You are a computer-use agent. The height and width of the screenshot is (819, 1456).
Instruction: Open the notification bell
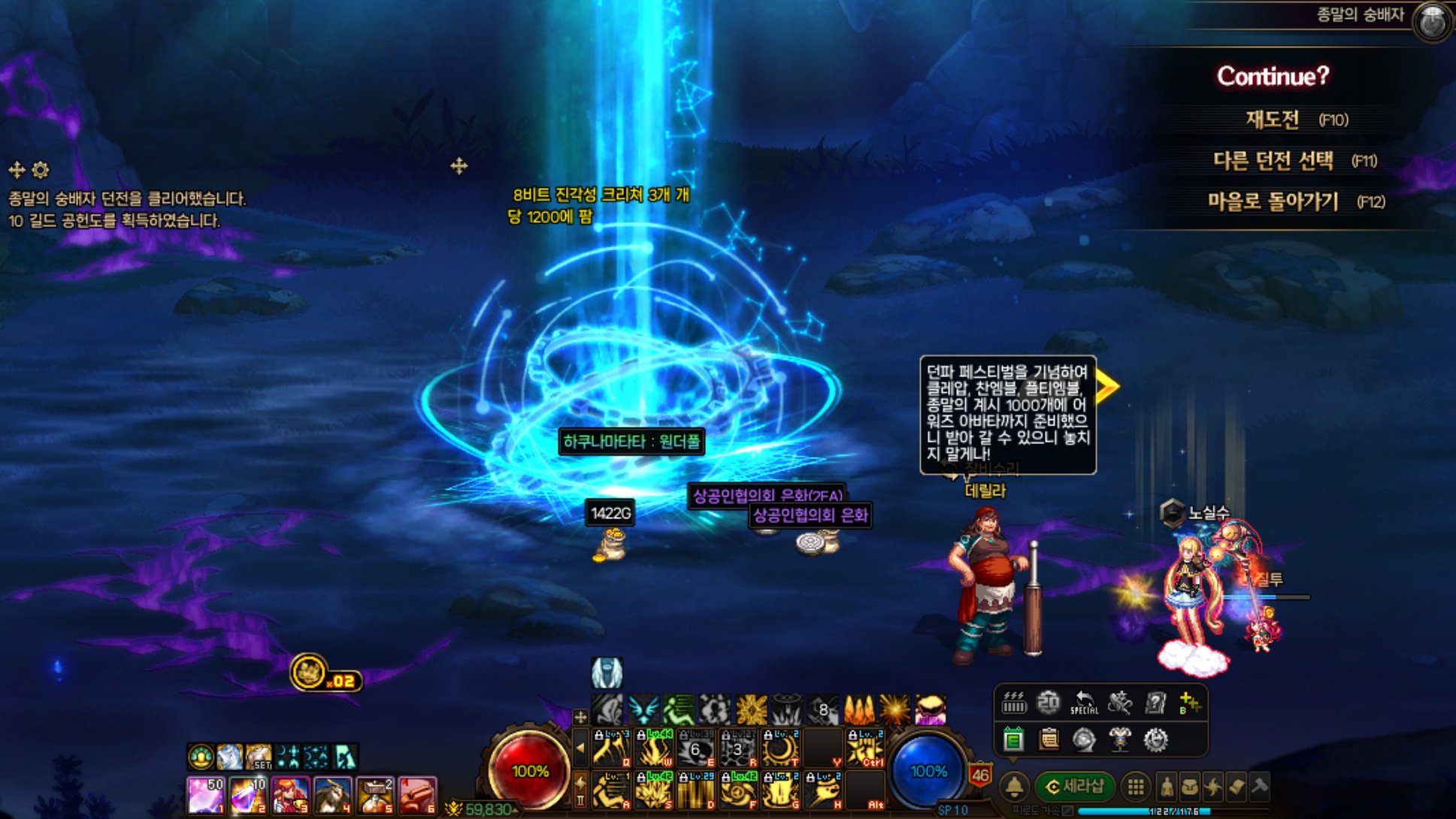point(1014,787)
